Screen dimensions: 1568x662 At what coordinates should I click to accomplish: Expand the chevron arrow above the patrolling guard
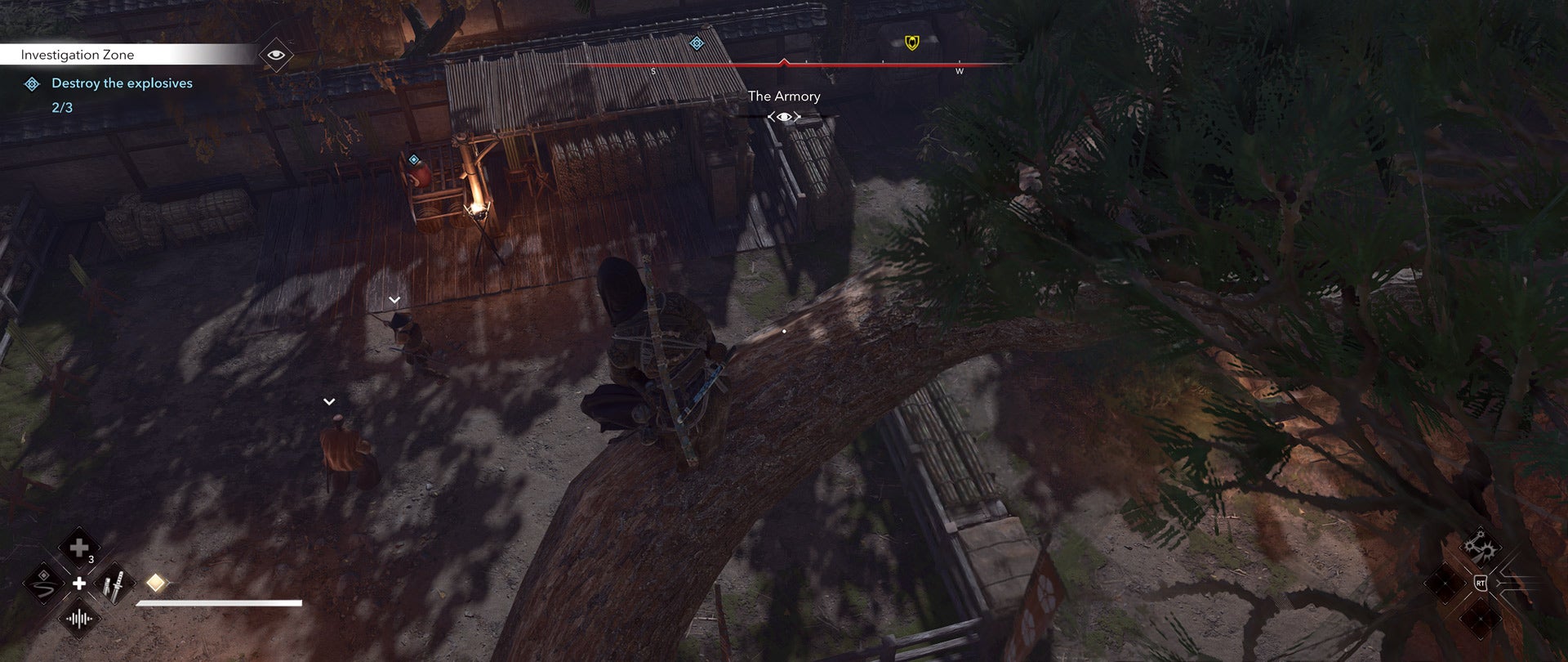pos(395,299)
